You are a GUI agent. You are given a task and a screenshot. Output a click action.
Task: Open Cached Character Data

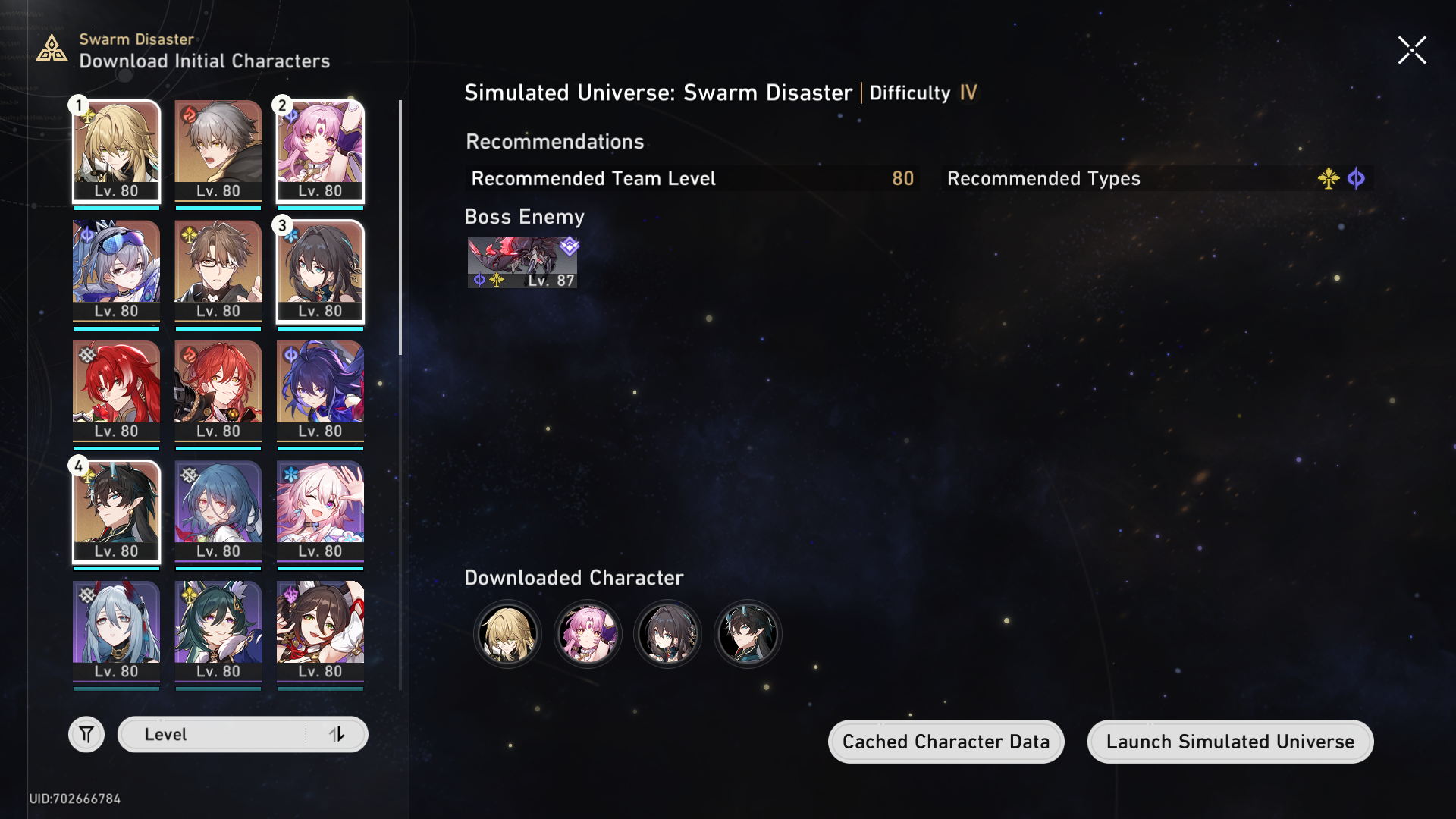tap(946, 742)
